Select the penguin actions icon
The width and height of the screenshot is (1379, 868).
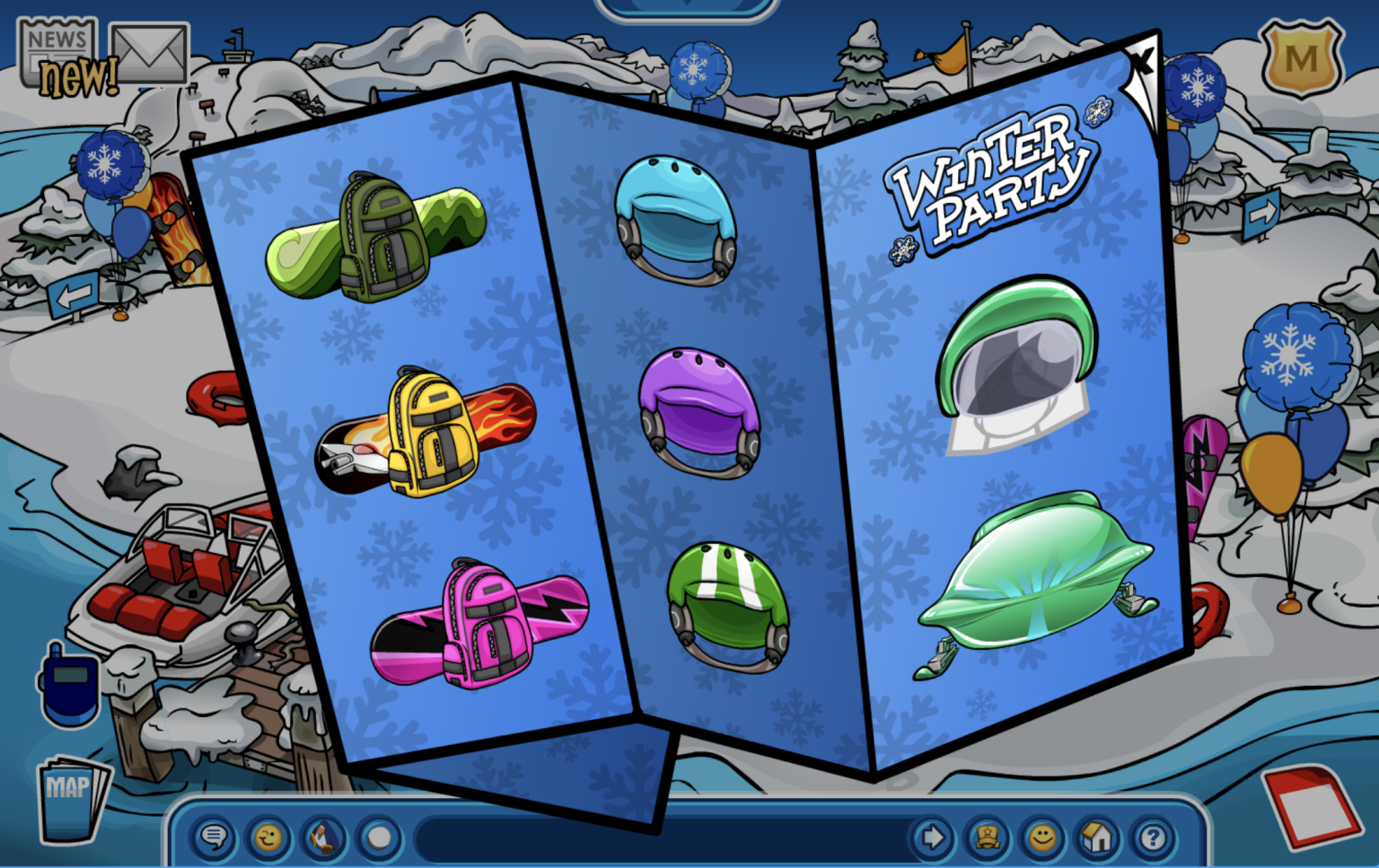point(323,838)
